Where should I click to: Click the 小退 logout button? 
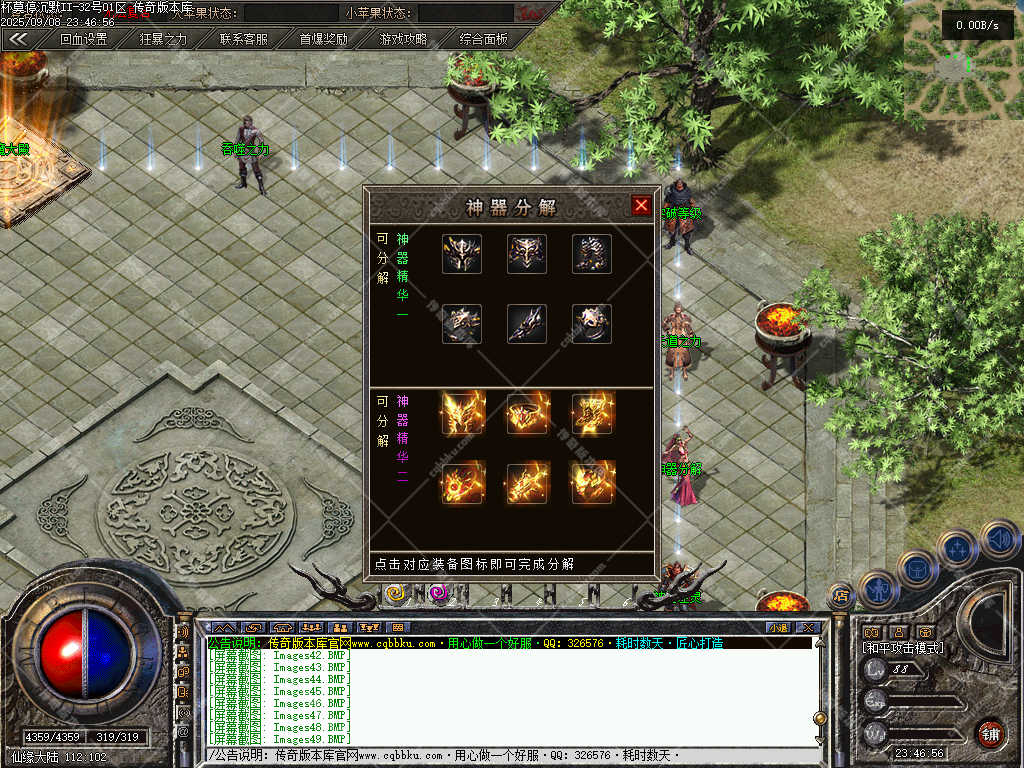pyautogui.click(x=778, y=628)
